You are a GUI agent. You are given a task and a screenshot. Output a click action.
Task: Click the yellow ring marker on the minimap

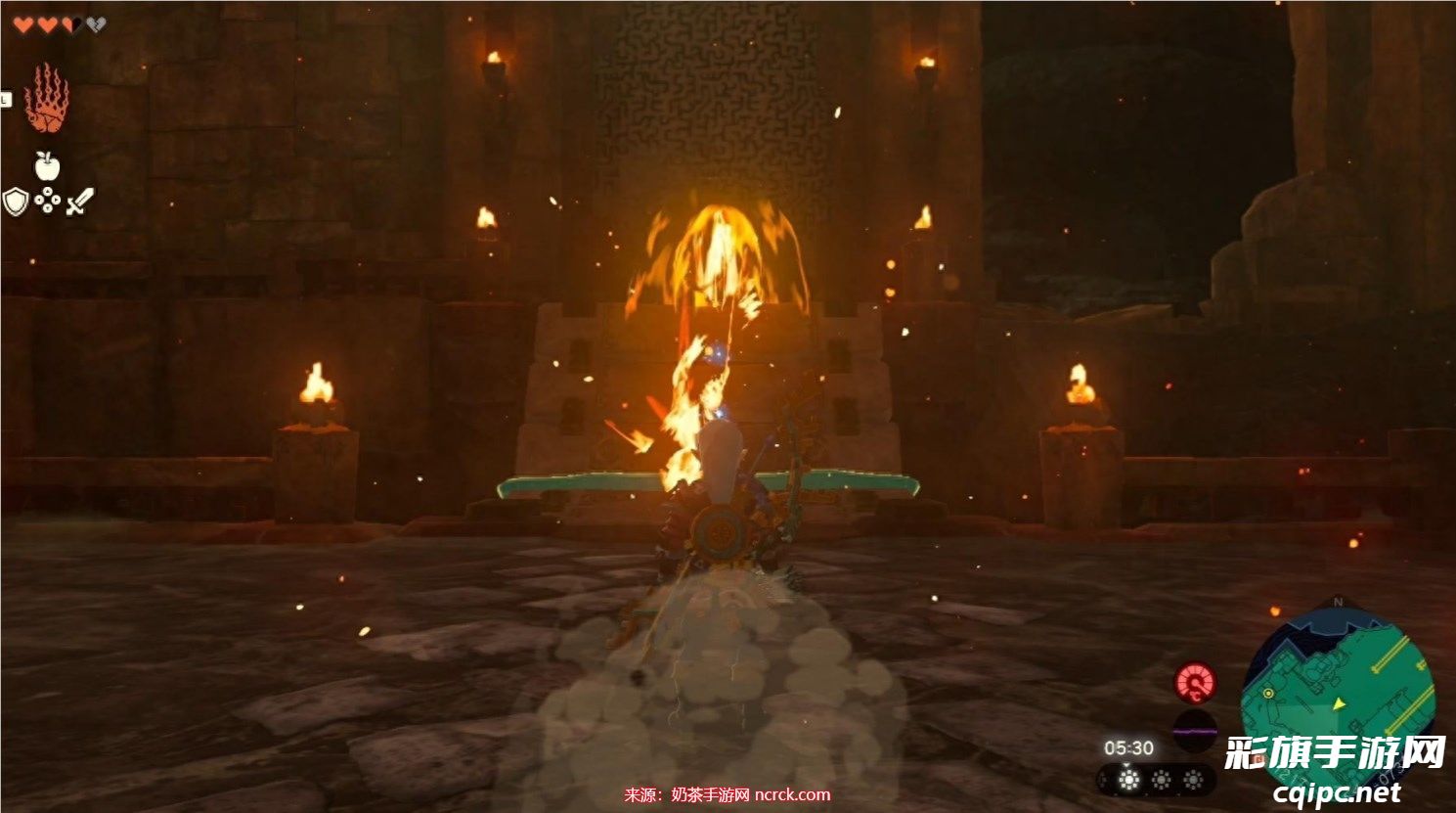tap(1267, 693)
